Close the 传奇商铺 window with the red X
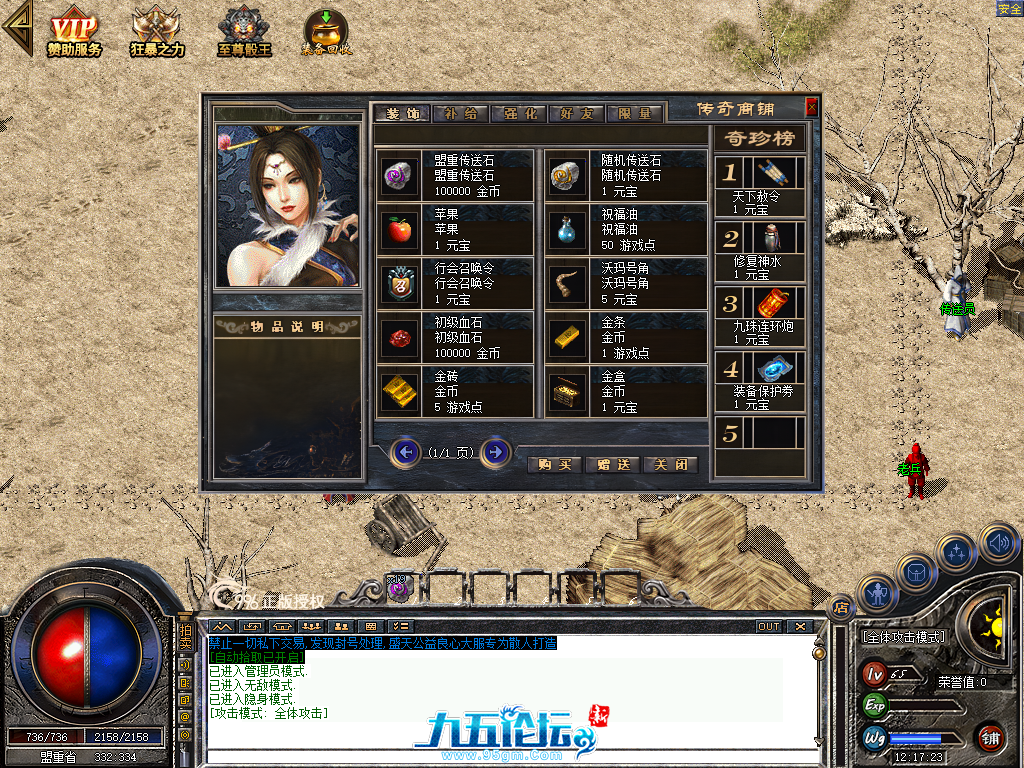 coord(811,107)
